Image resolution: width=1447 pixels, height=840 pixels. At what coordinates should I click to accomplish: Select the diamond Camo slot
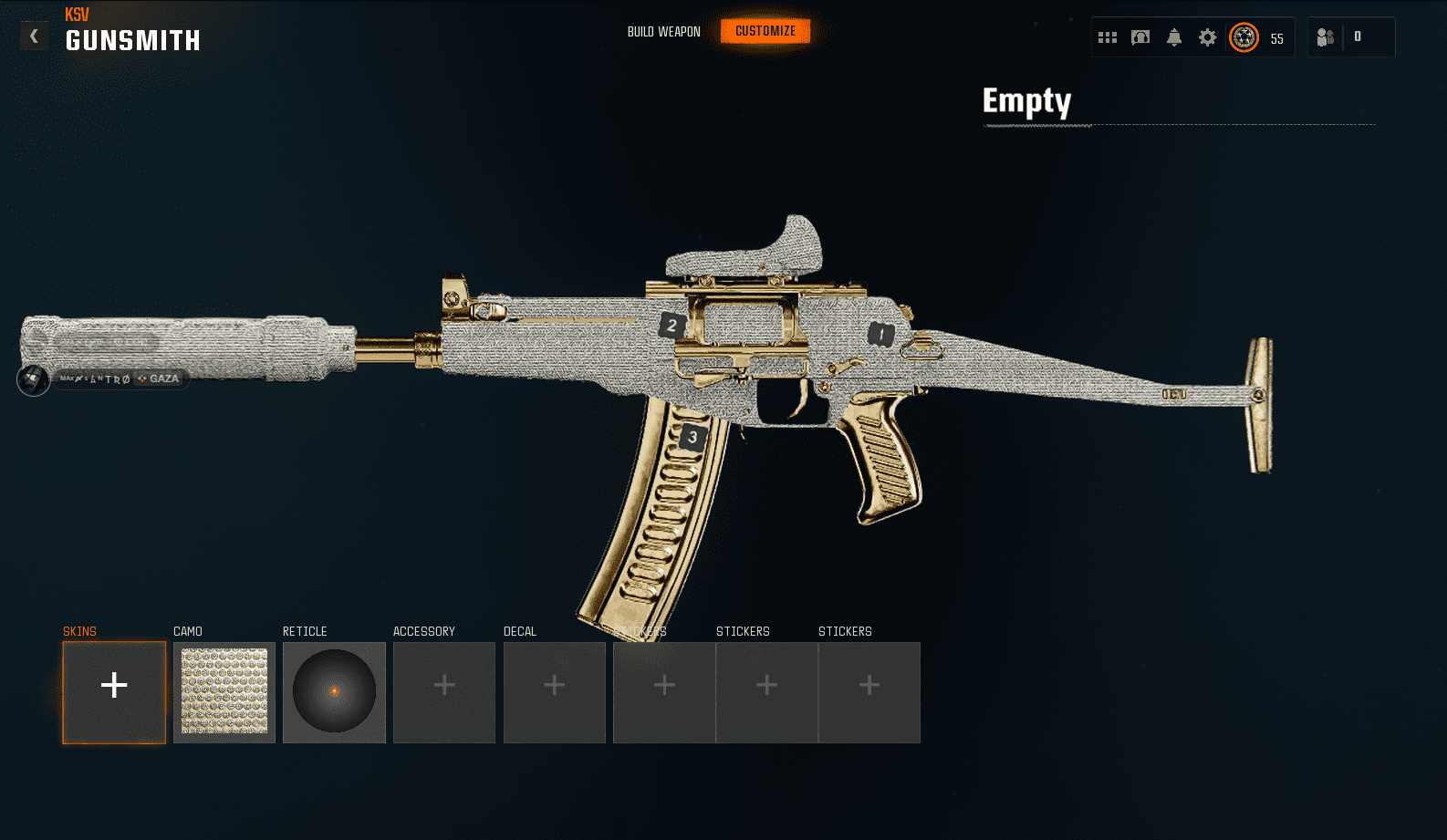[x=224, y=692]
